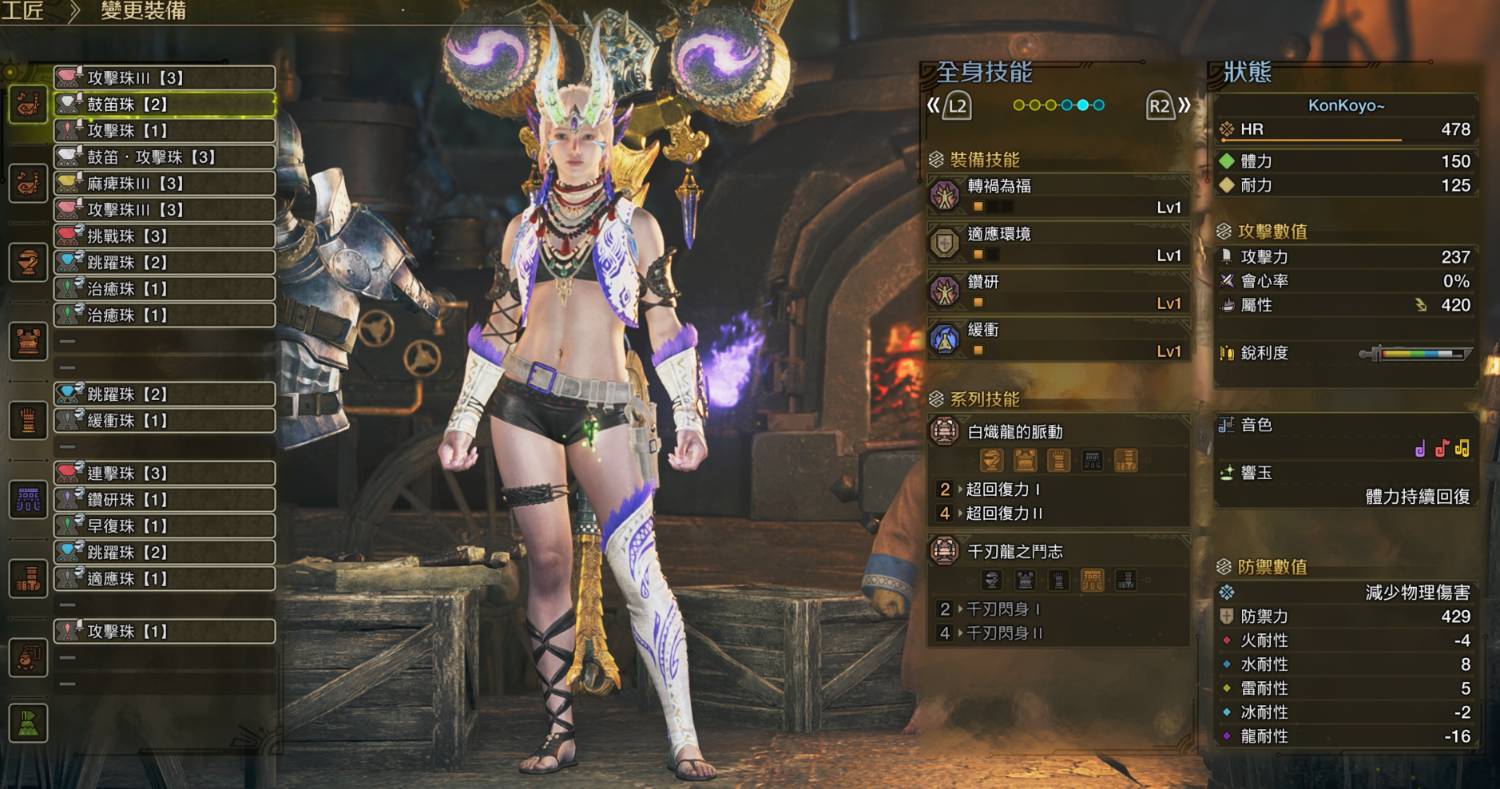This screenshot has height=789, width=1500.
Task: Select the 適應環境 skill entry
Action: click(x=1059, y=243)
